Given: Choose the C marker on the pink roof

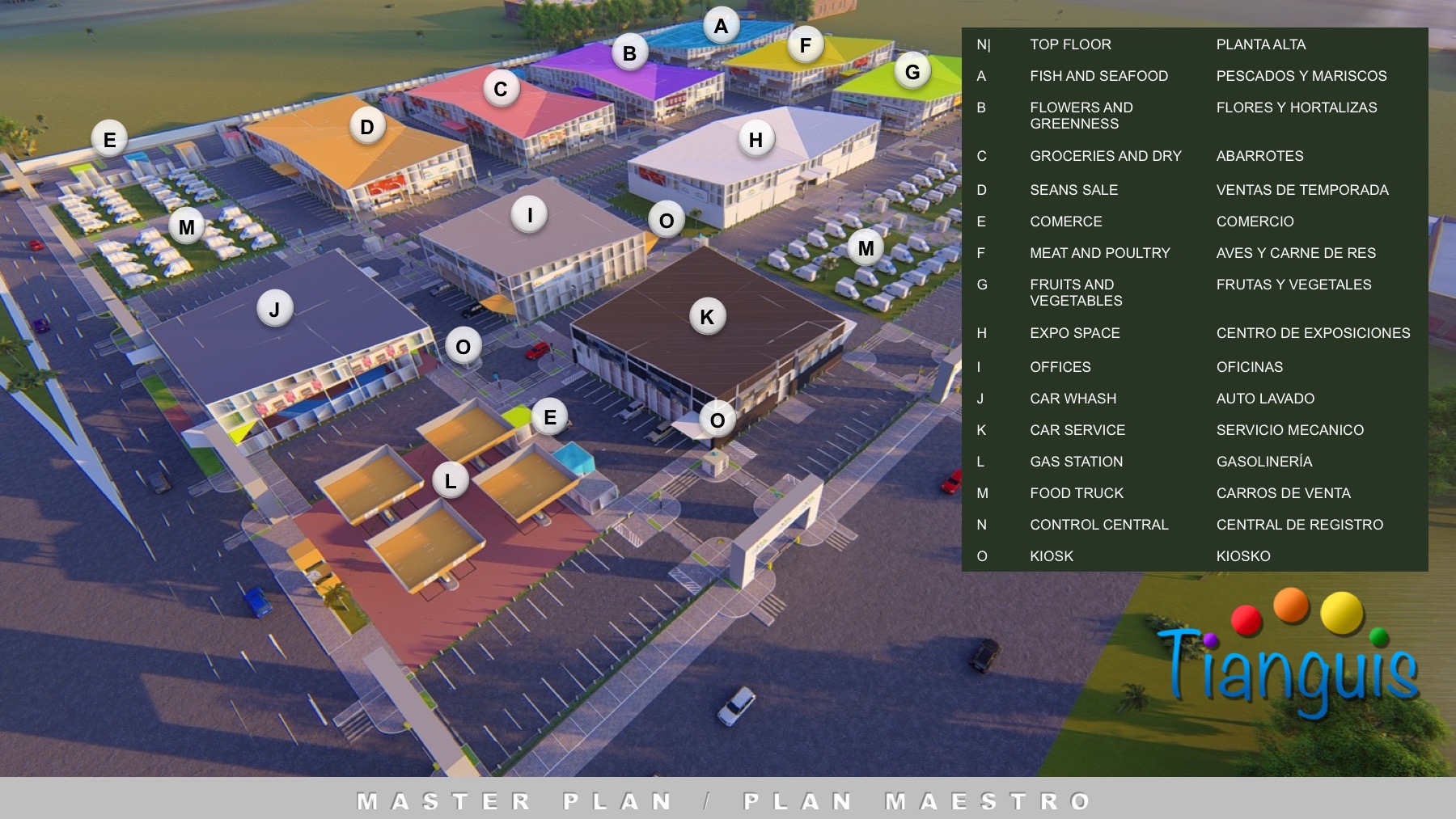Looking at the screenshot, I should click(501, 89).
